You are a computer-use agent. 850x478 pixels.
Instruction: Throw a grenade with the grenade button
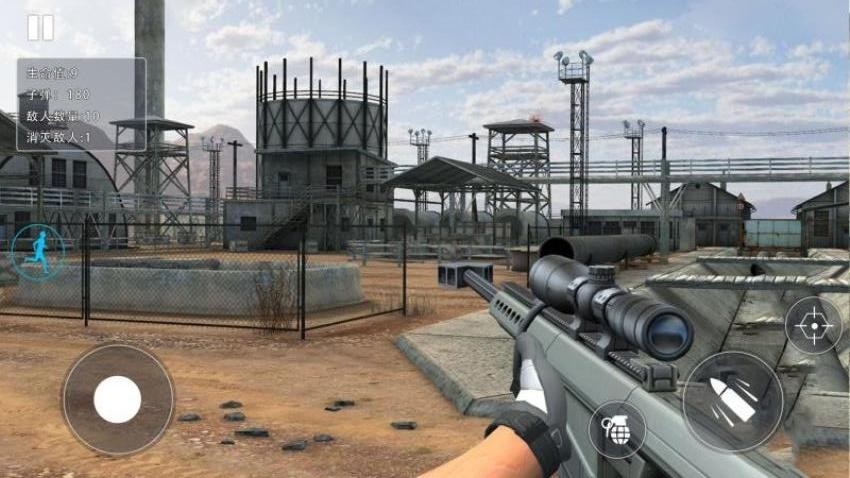[x=616, y=430]
